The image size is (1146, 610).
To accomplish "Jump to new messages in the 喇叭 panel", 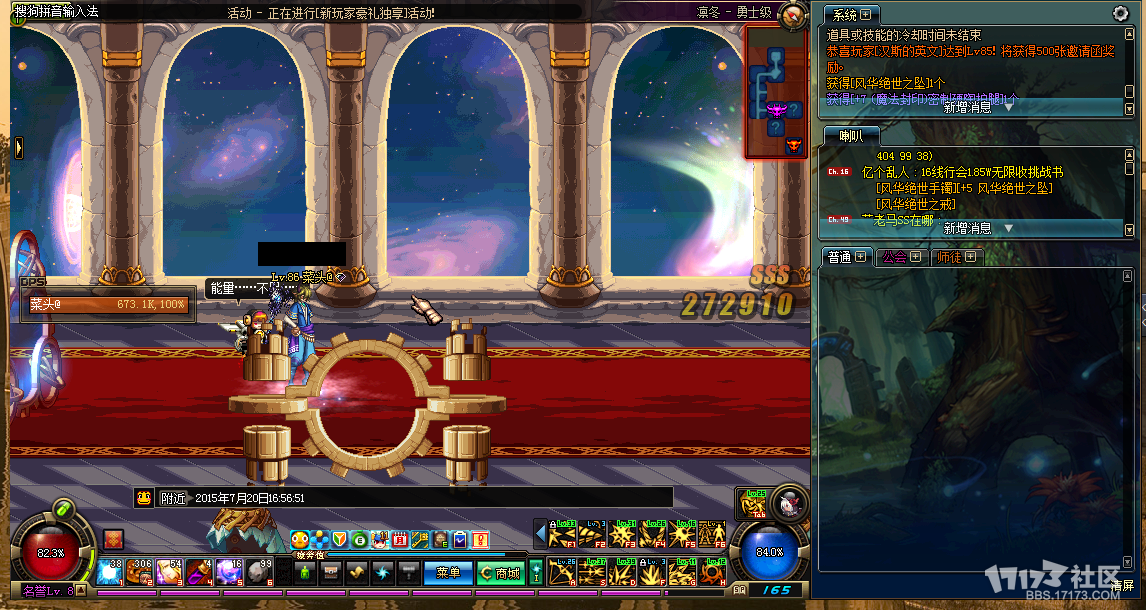I will (x=975, y=228).
